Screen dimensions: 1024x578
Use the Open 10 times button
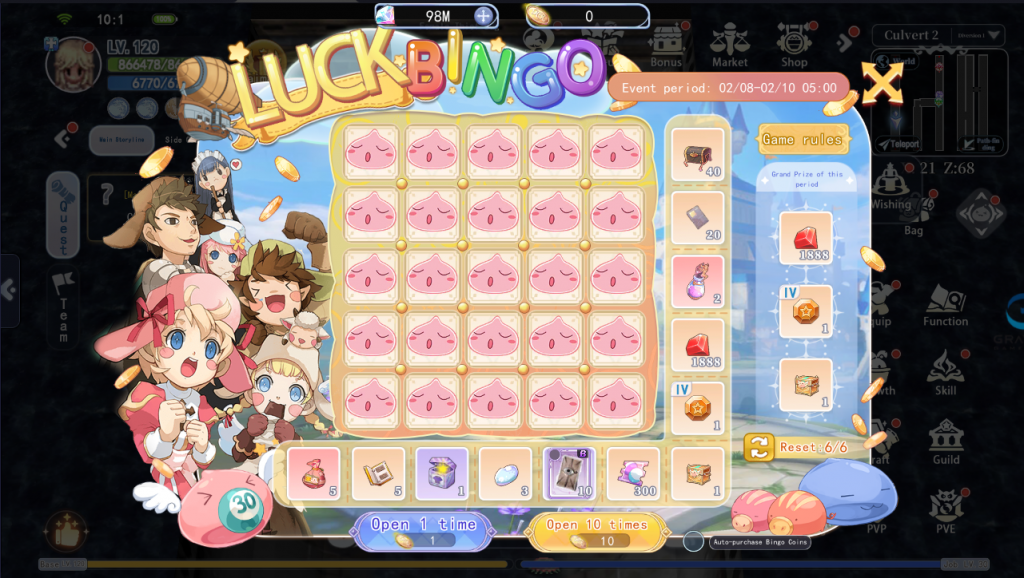[597, 530]
